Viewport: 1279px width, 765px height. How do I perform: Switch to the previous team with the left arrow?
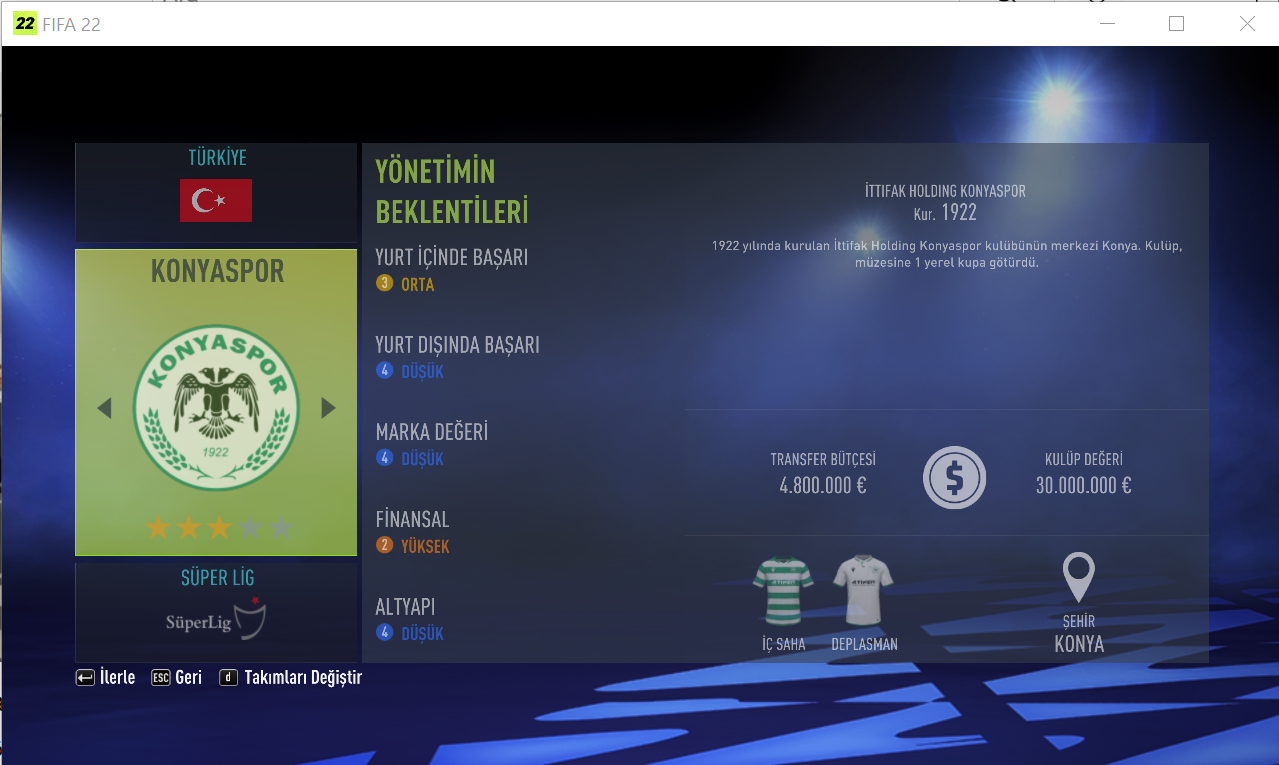click(x=104, y=408)
